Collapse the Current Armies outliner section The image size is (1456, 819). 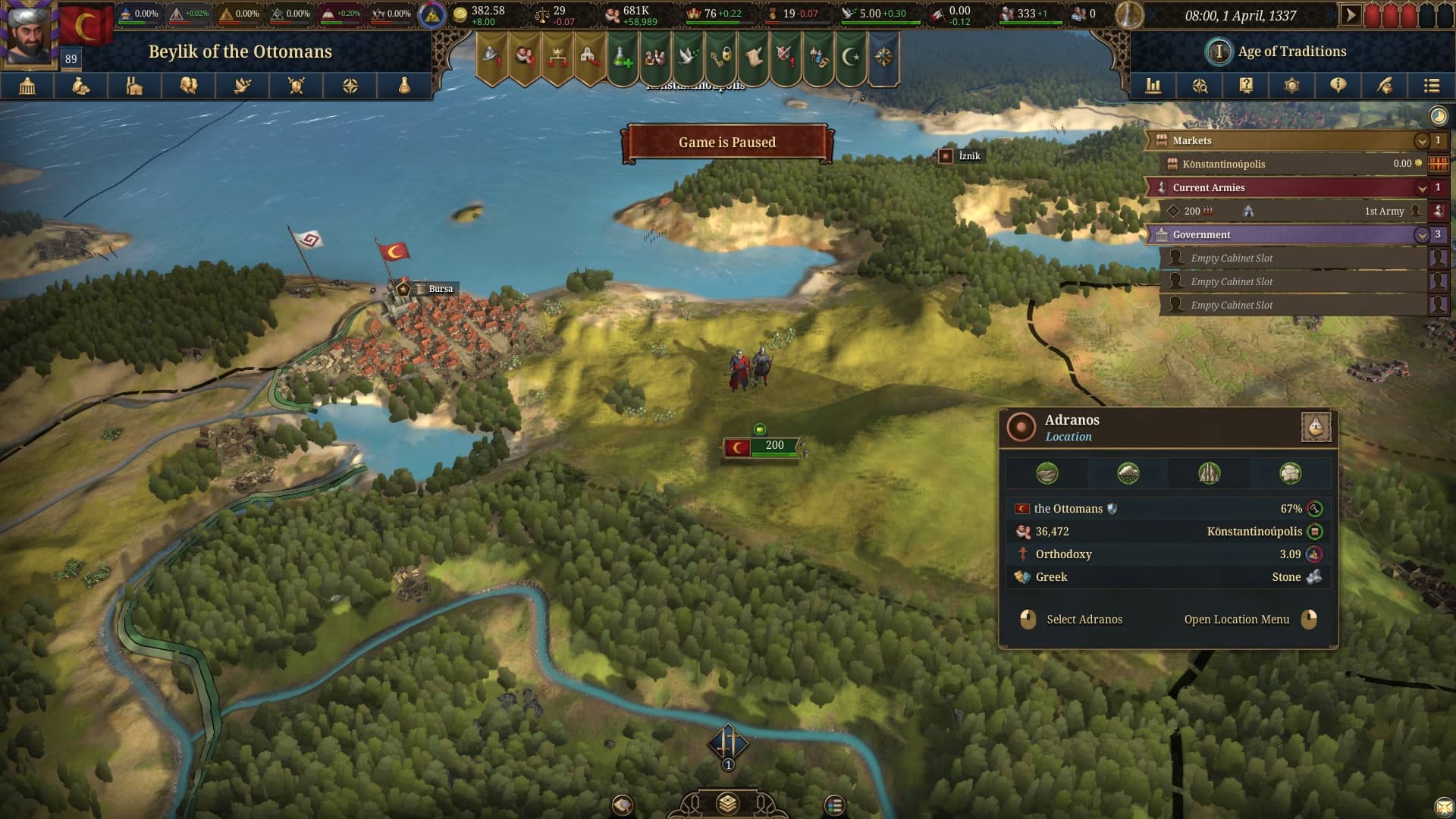coord(1421,188)
